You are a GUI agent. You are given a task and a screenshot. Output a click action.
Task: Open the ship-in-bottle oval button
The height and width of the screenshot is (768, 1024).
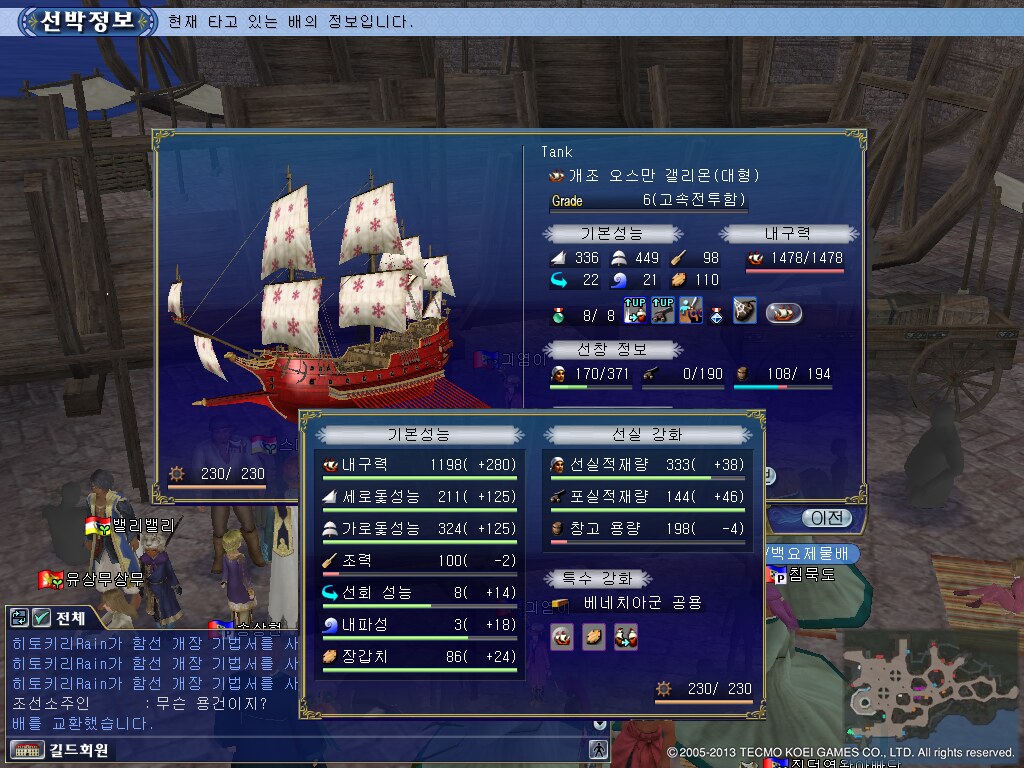(784, 313)
